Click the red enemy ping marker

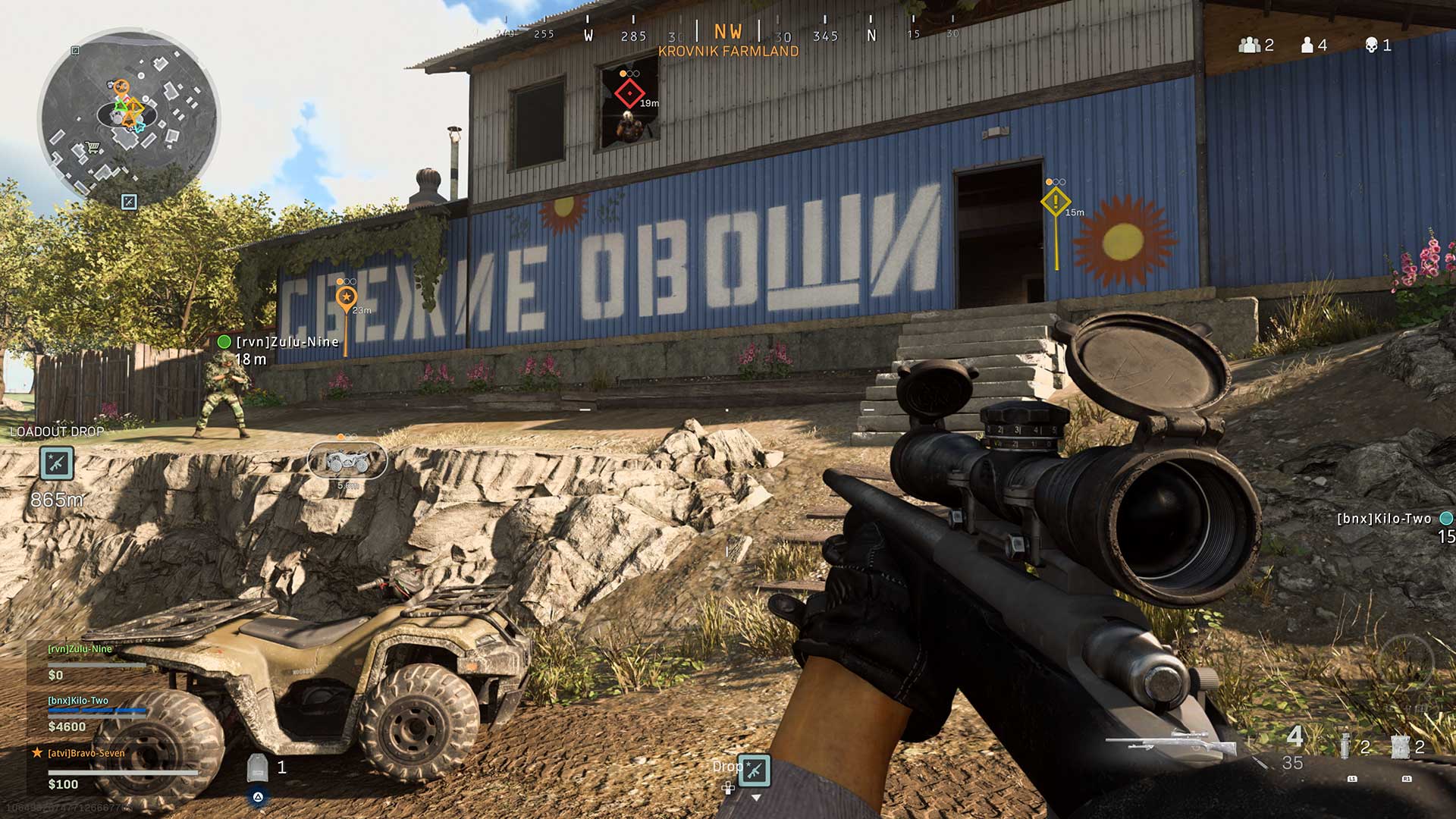click(629, 93)
